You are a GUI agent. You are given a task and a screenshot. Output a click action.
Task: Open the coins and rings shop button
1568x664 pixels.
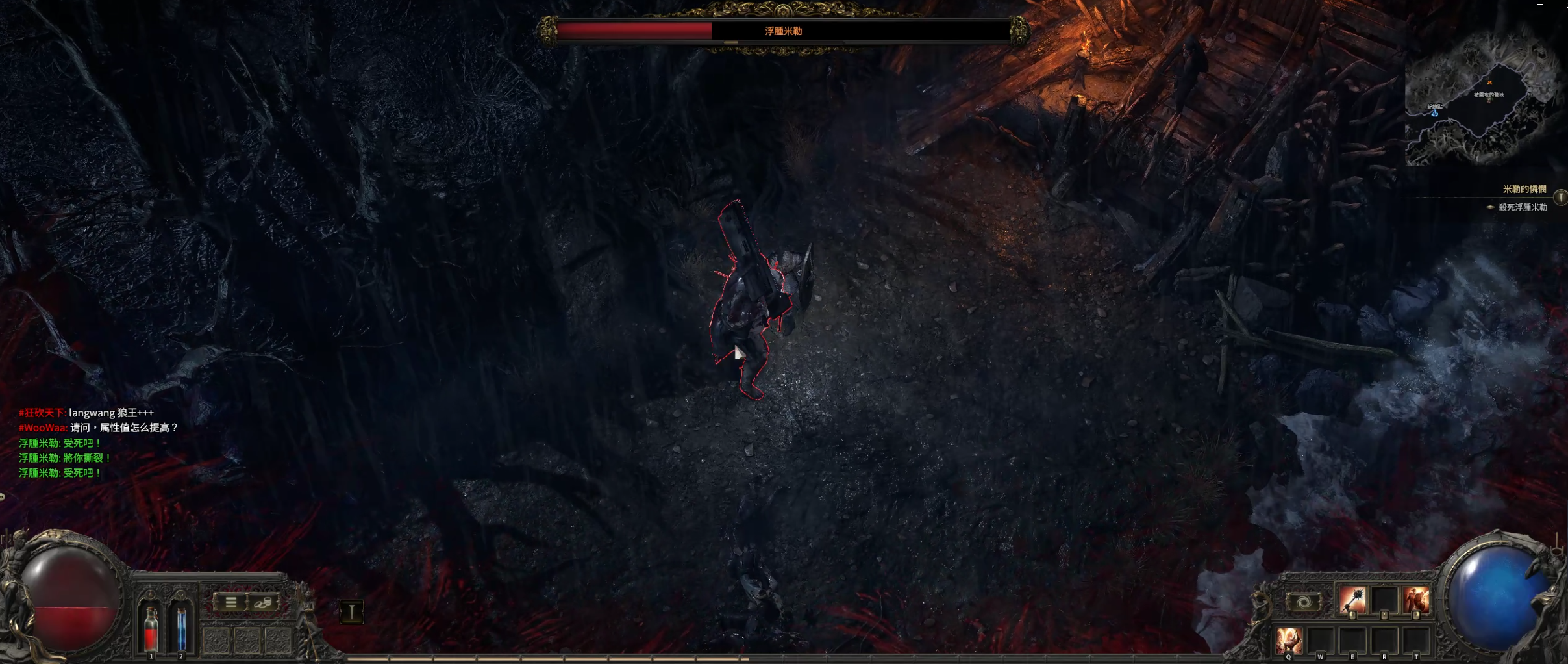[263, 602]
